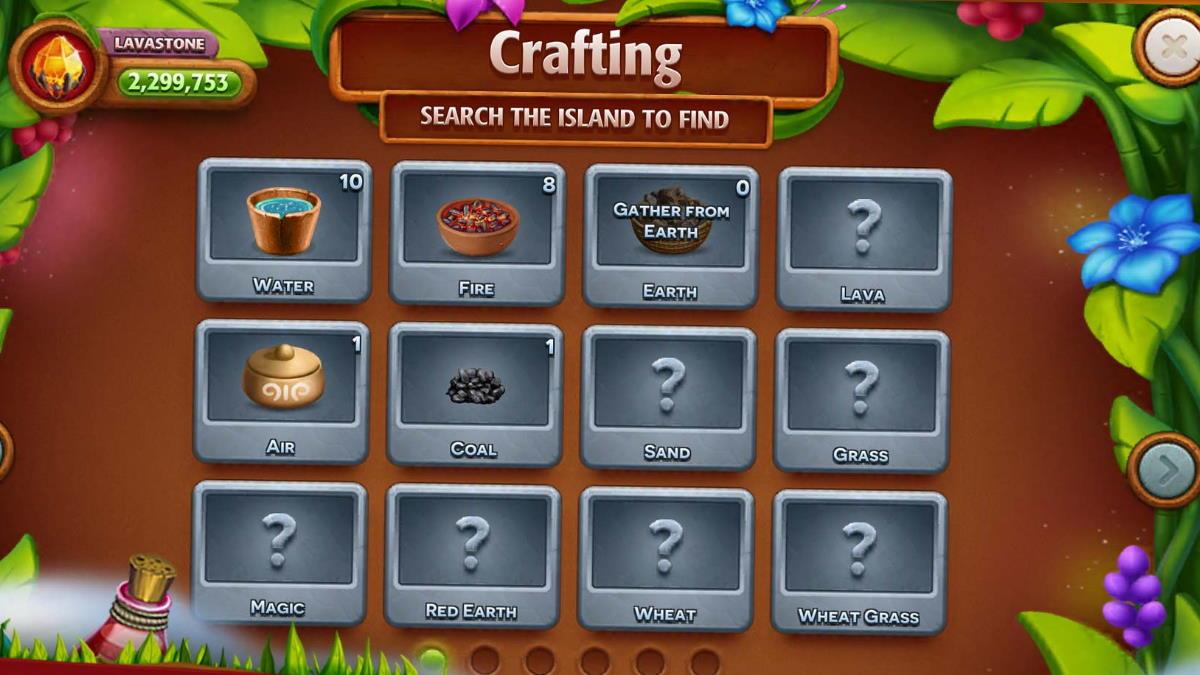Select the Coal crafting tile
The height and width of the screenshot is (675, 1200).
474,393
